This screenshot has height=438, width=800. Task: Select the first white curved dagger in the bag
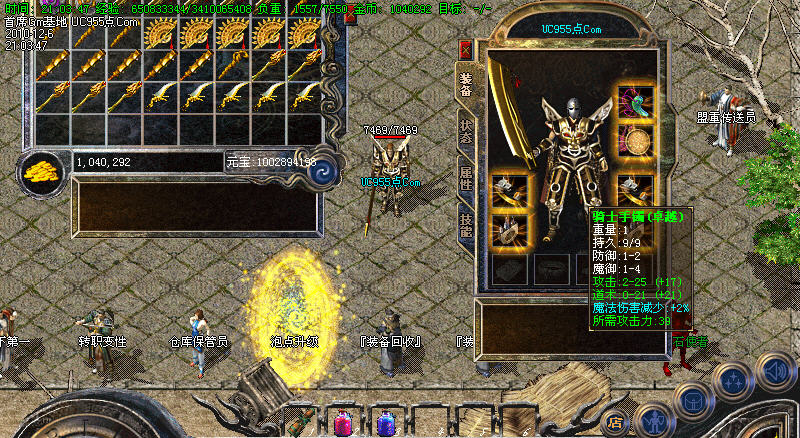(160, 96)
